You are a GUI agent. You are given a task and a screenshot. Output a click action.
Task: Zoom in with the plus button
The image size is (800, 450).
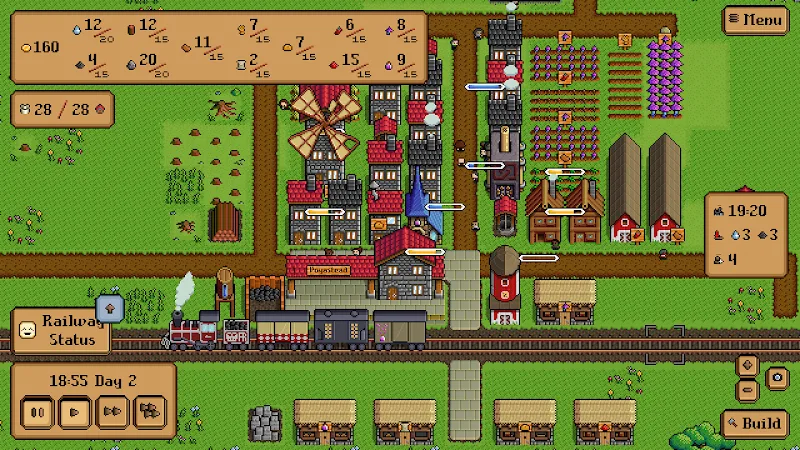point(746,366)
